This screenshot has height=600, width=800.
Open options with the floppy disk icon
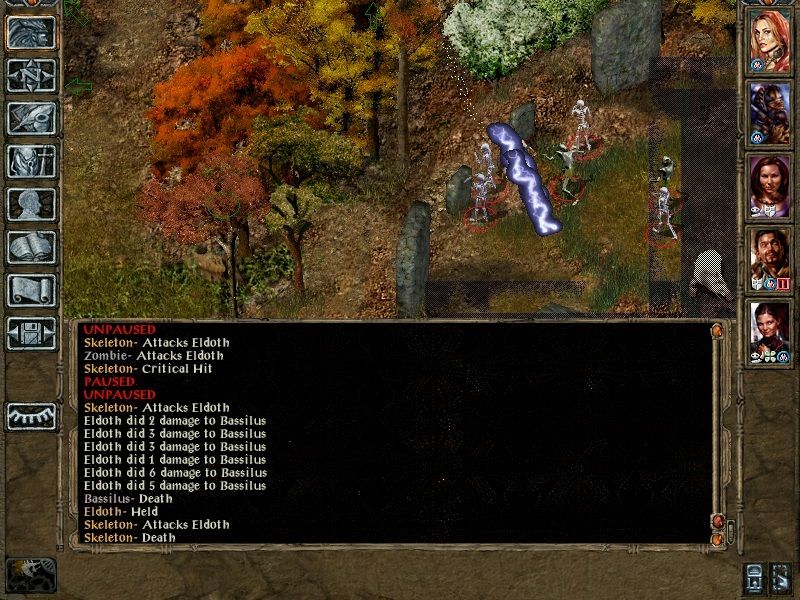click(x=31, y=333)
